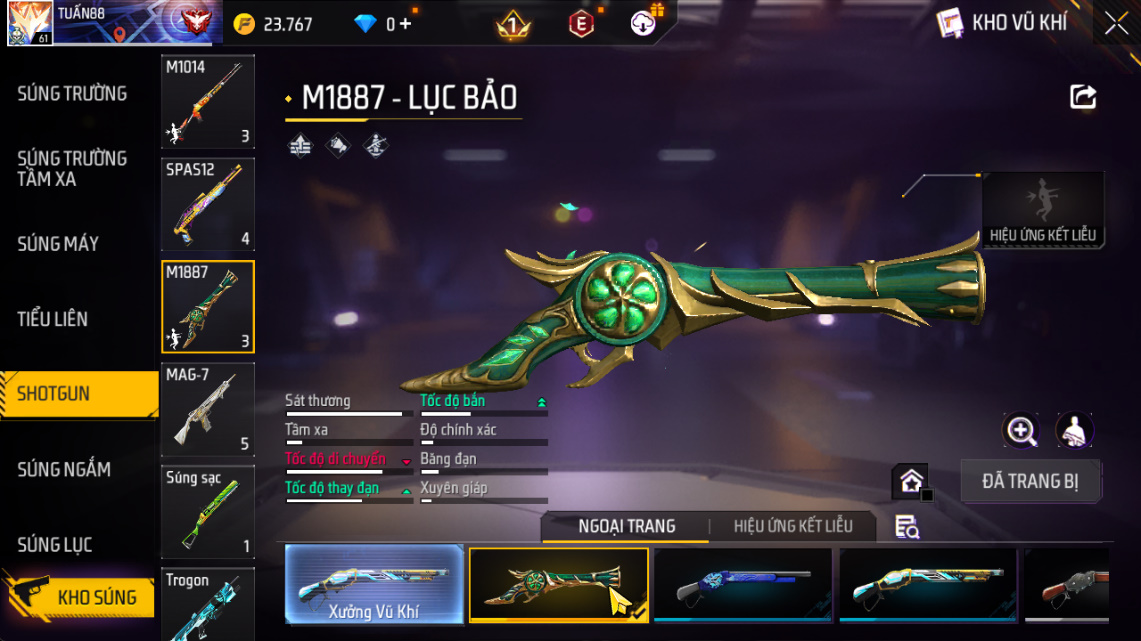Screen dimensions: 1141x641
Task: Select the Tiểu Liên category
Action: coord(53,319)
